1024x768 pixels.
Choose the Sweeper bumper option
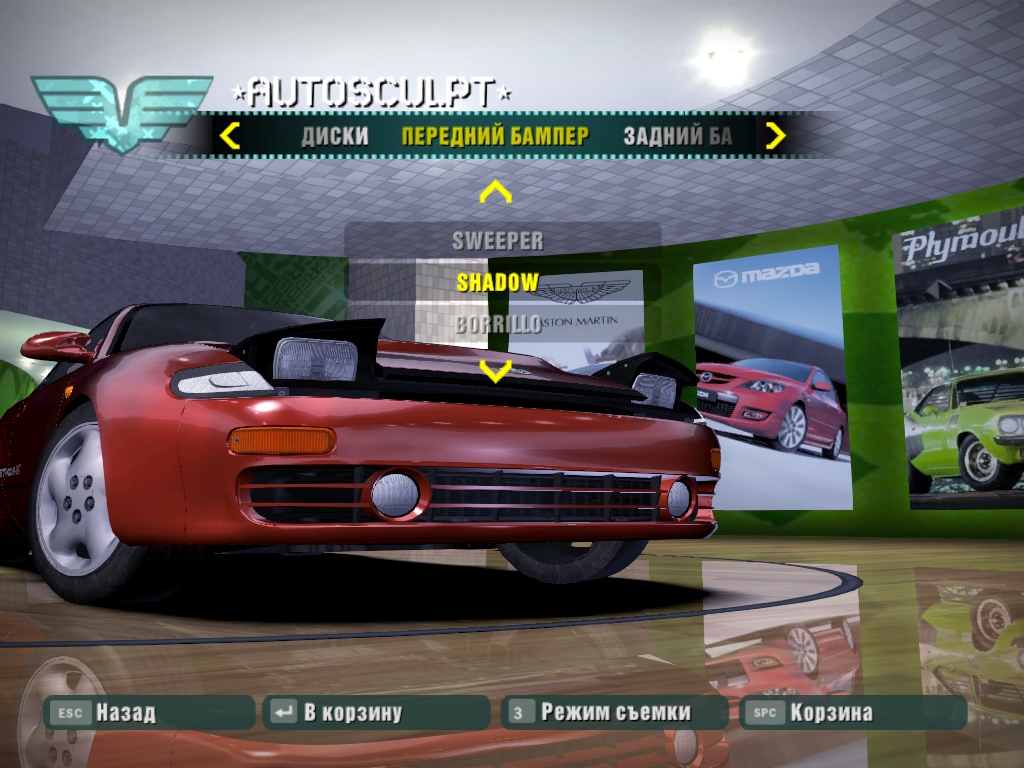497,241
